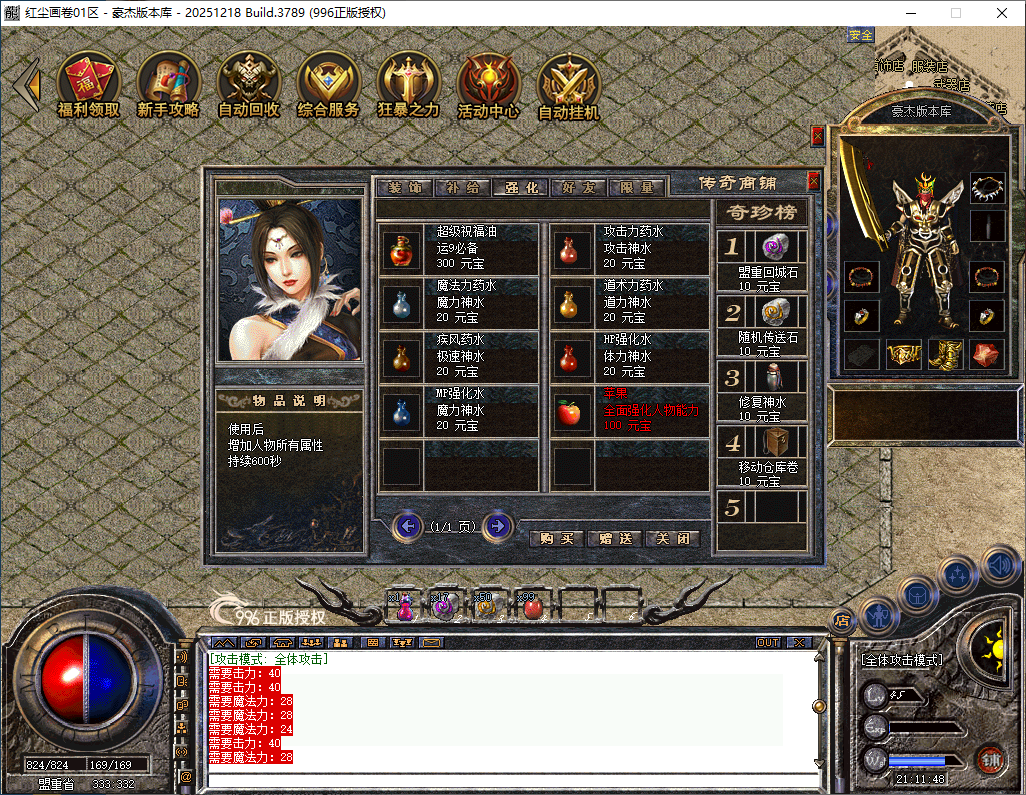The image size is (1026, 795).
Task: Select the 限量 limited tab
Action: [x=636, y=187]
